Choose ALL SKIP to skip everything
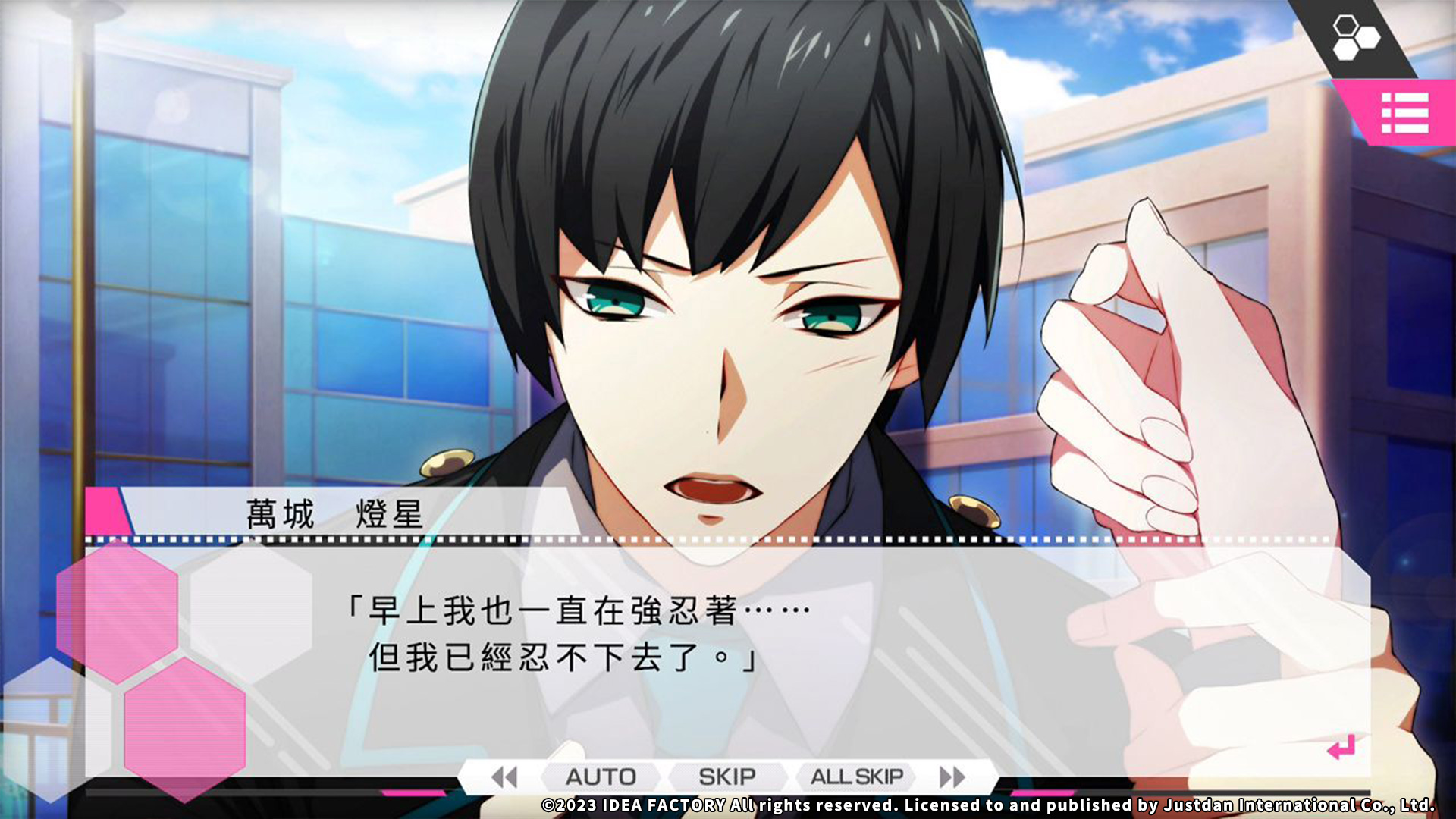The image size is (1456, 819). [856, 777]
